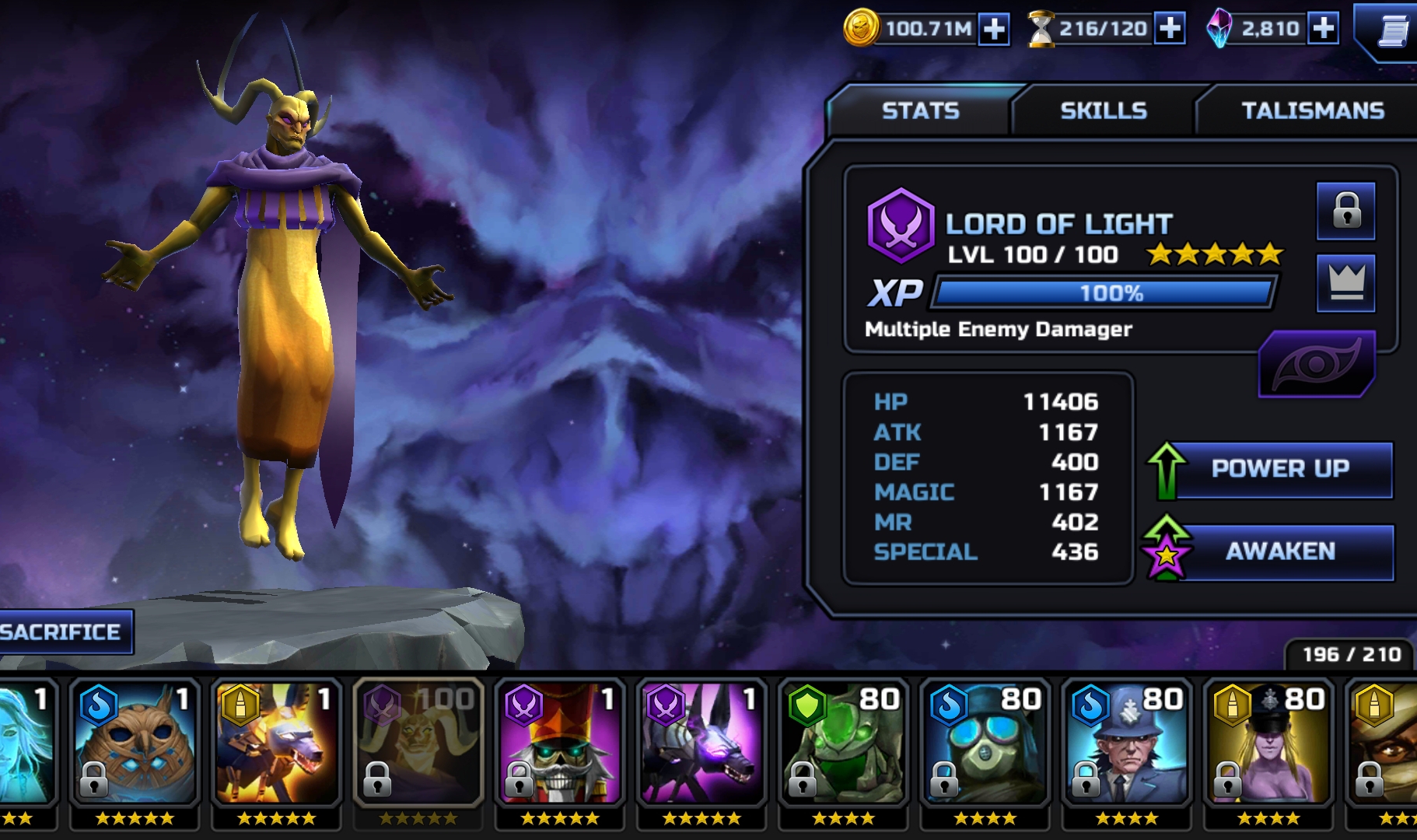Click the crown icon button
Image resolution: width=1417 pixels, height=840 pixels.
(1345, 282)
